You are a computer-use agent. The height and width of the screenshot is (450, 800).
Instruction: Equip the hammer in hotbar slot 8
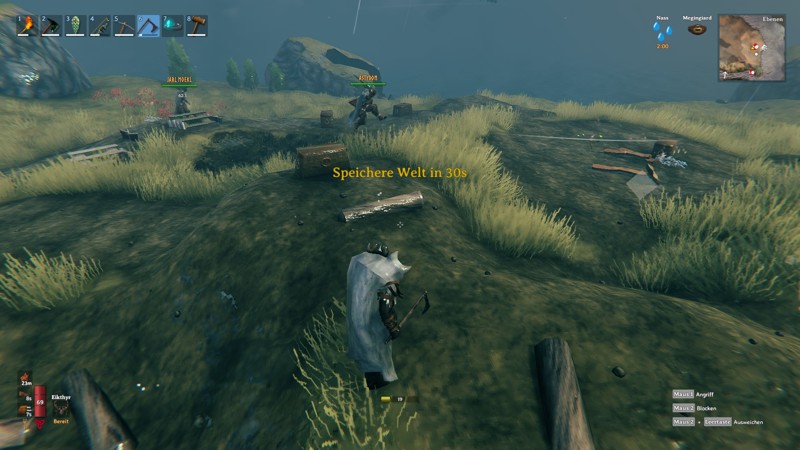point(196,26)
